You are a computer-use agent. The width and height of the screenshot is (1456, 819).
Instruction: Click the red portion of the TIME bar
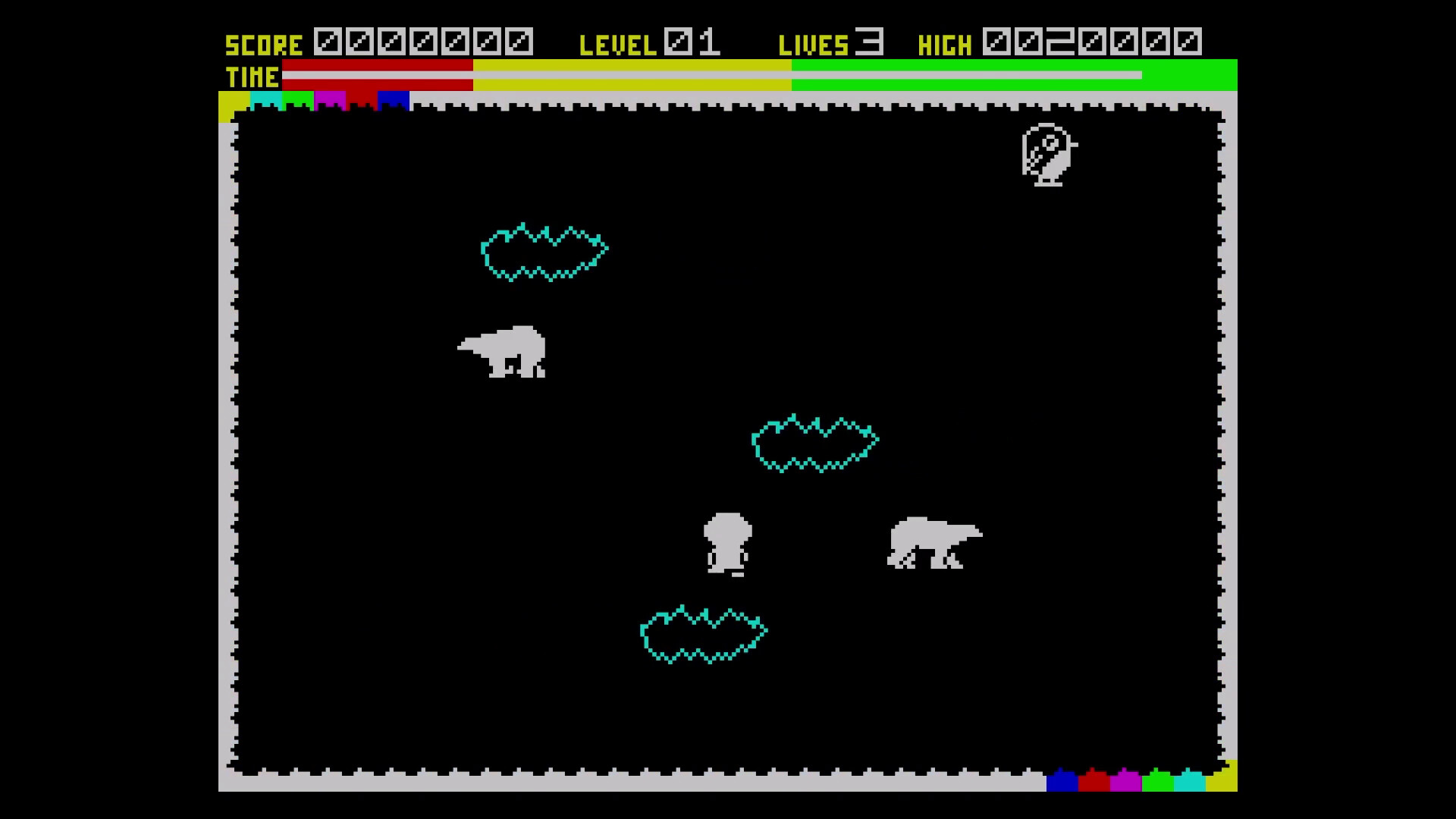[379, 76]
